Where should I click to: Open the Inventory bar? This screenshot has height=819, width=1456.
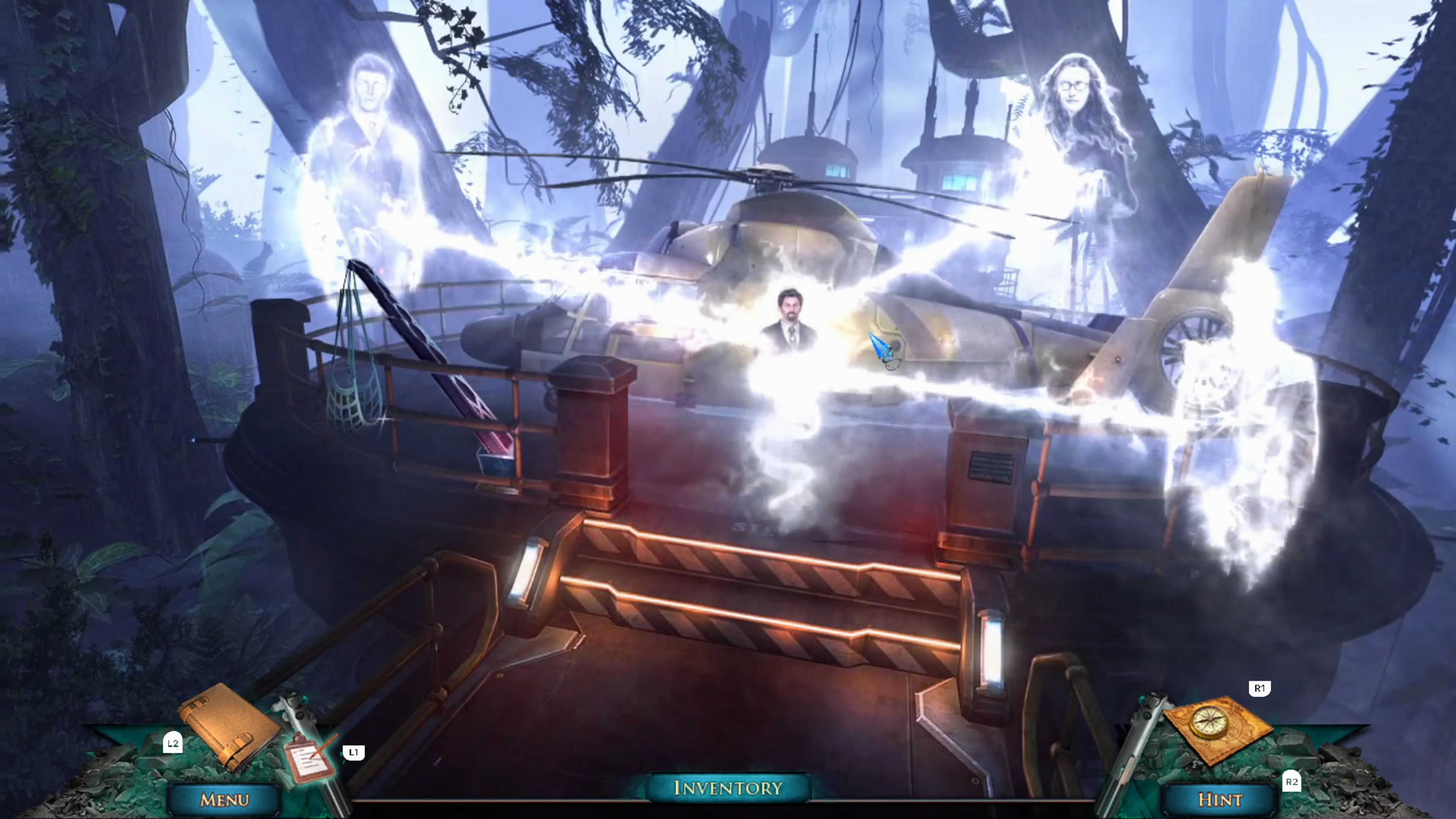coord(728,788)
